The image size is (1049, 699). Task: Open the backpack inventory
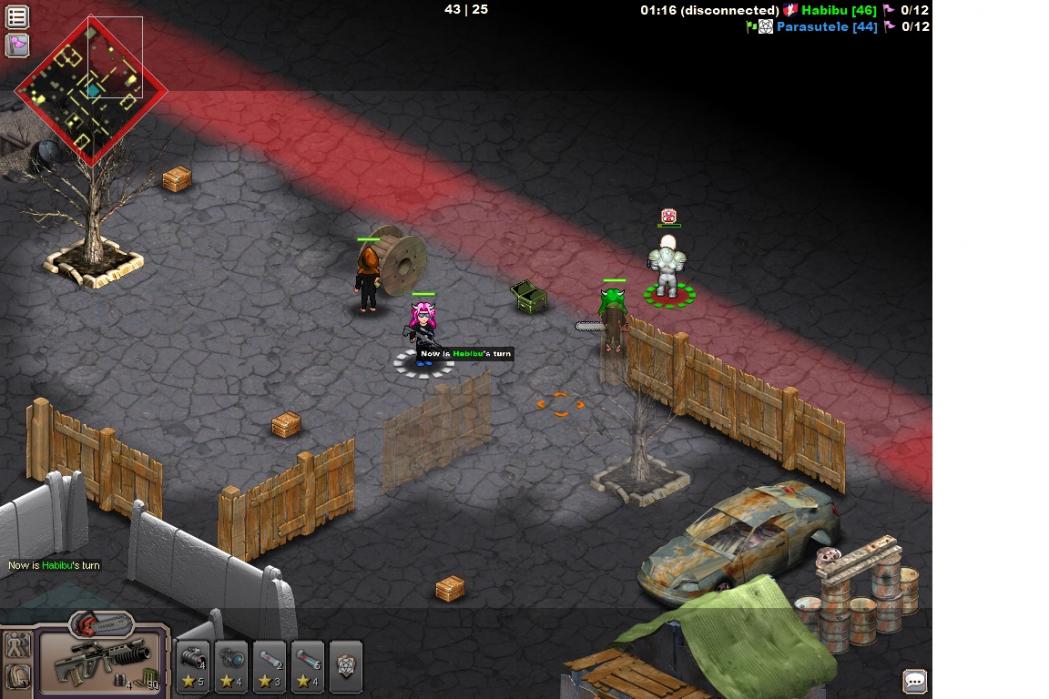[16, 679]
